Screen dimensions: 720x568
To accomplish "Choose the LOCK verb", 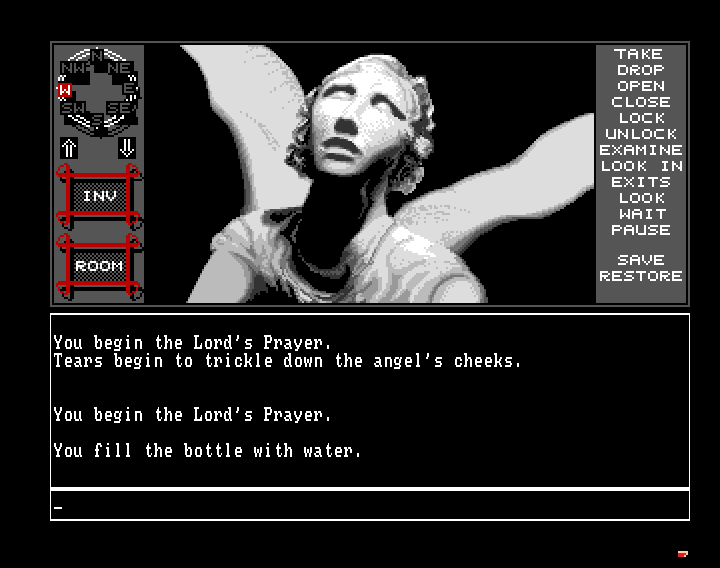I will point(640,118).
